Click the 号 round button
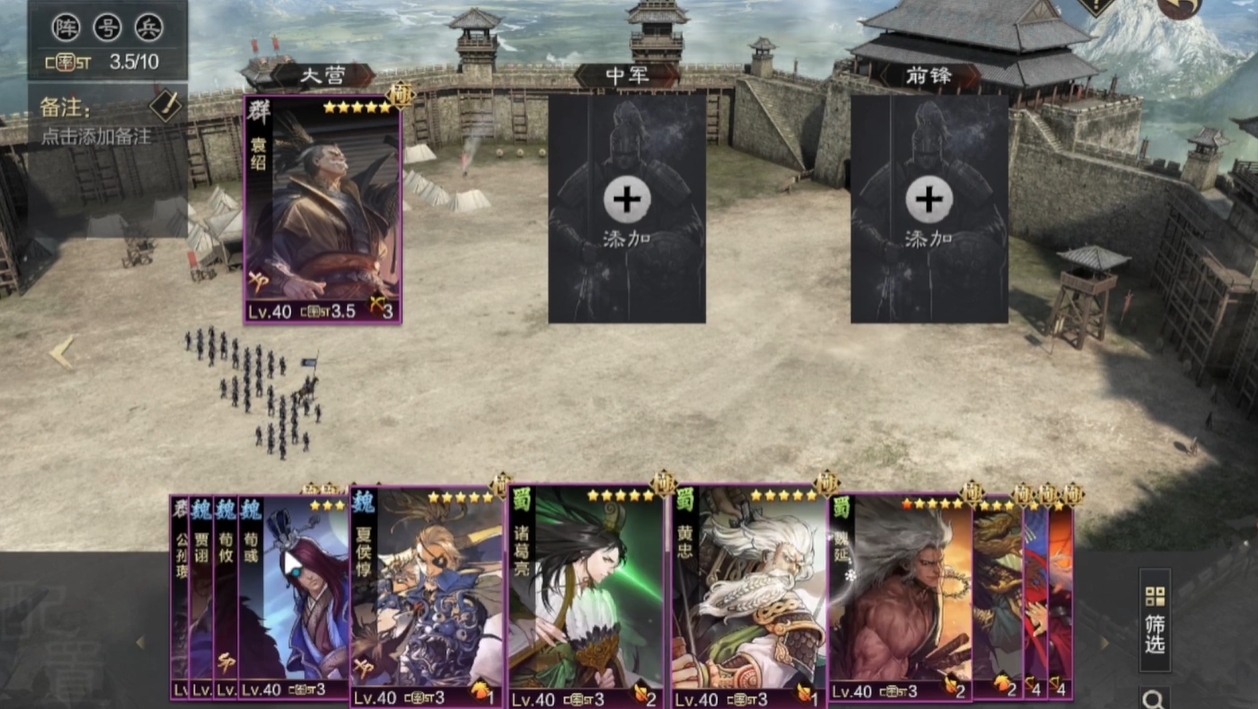The image size is (1258, 709). [107, 27]
